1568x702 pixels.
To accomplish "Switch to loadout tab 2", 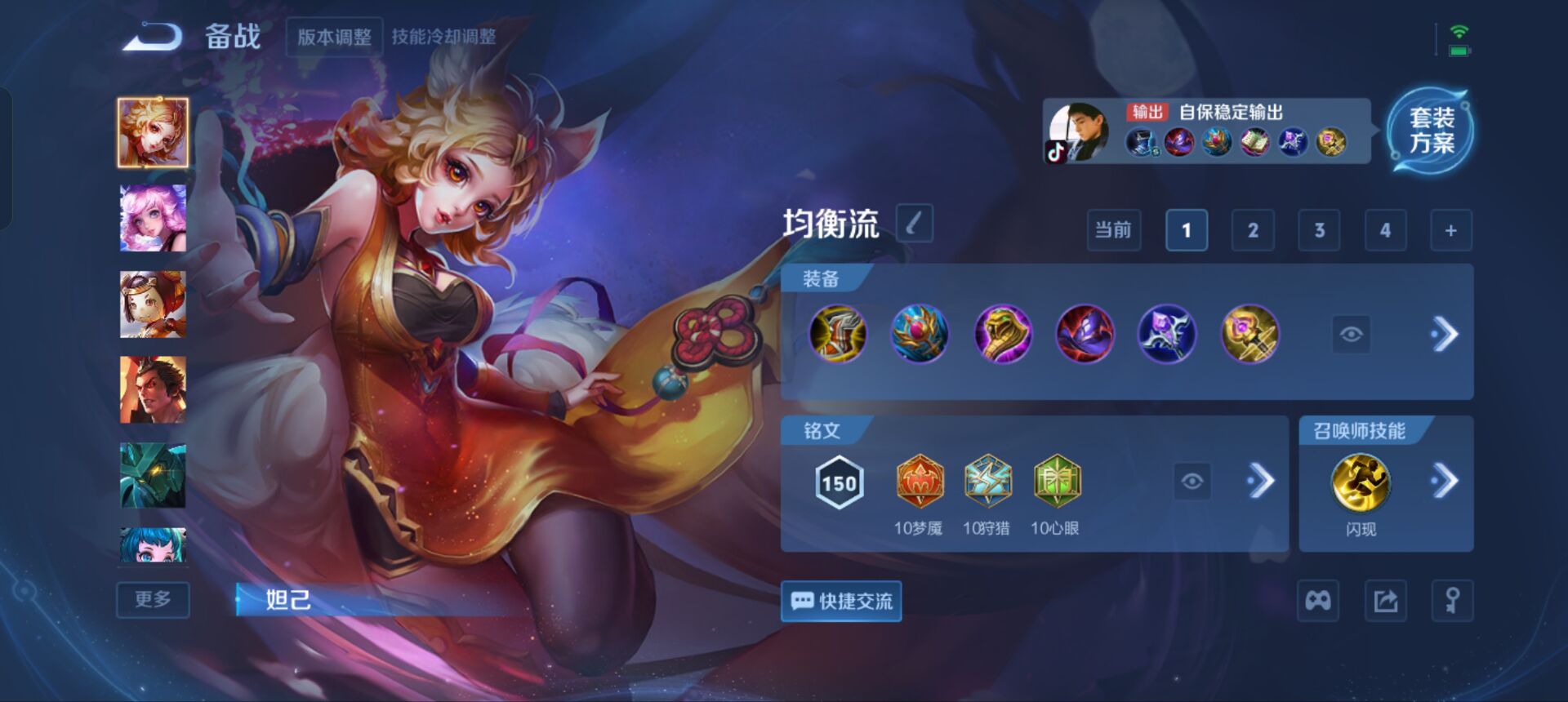I will [x=1252, y=230].
